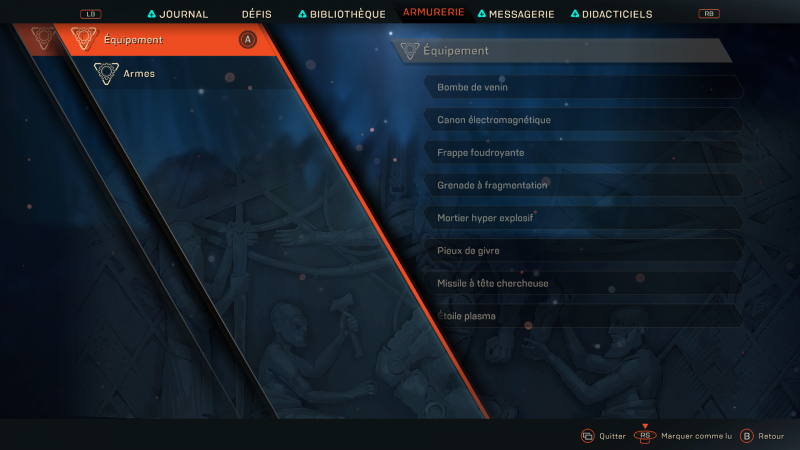This screenshot has width=800, height=450.
Task: Open the Défis tab
Action: (256, 15)
